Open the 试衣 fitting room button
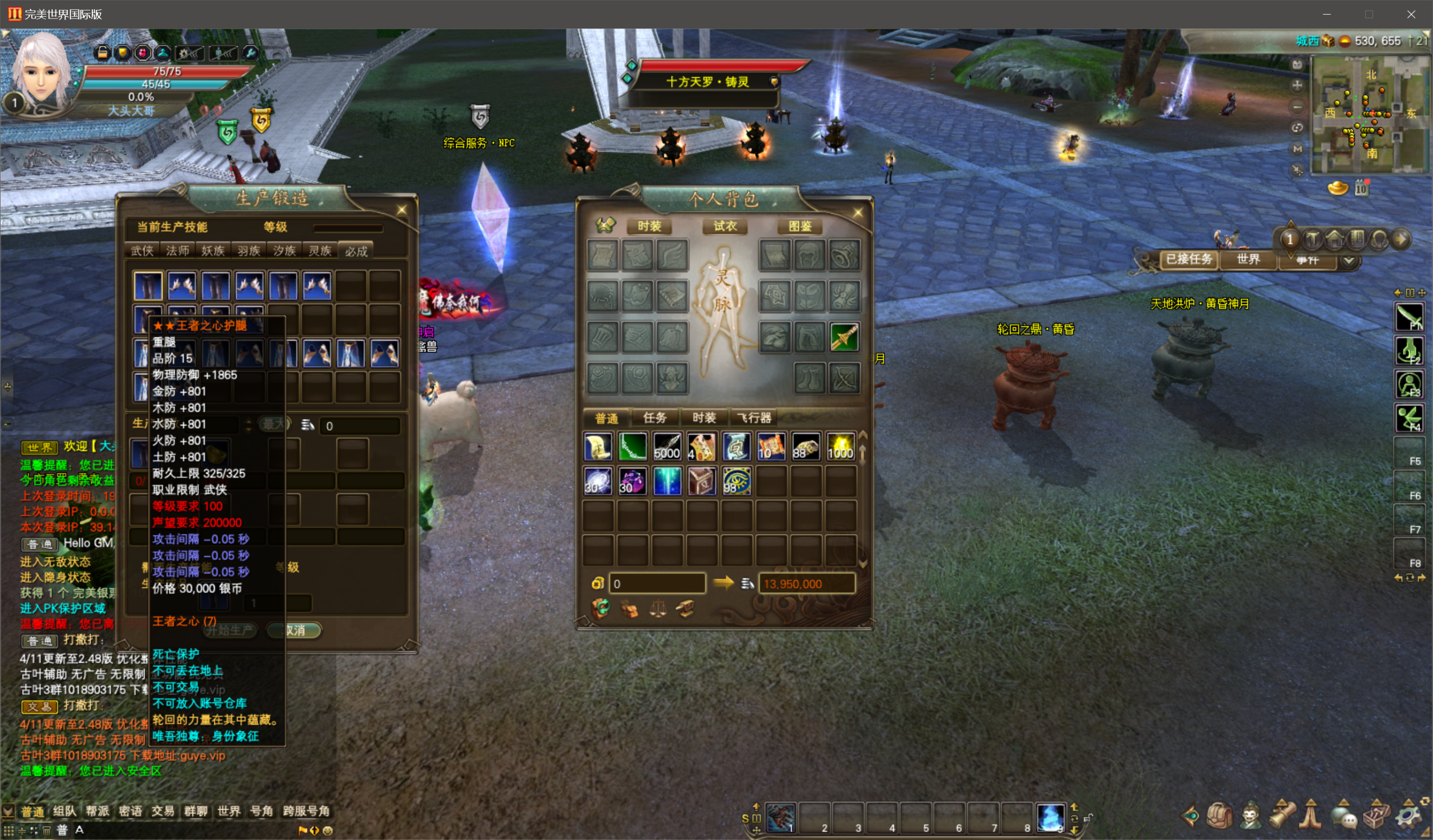 pos(724,226)
